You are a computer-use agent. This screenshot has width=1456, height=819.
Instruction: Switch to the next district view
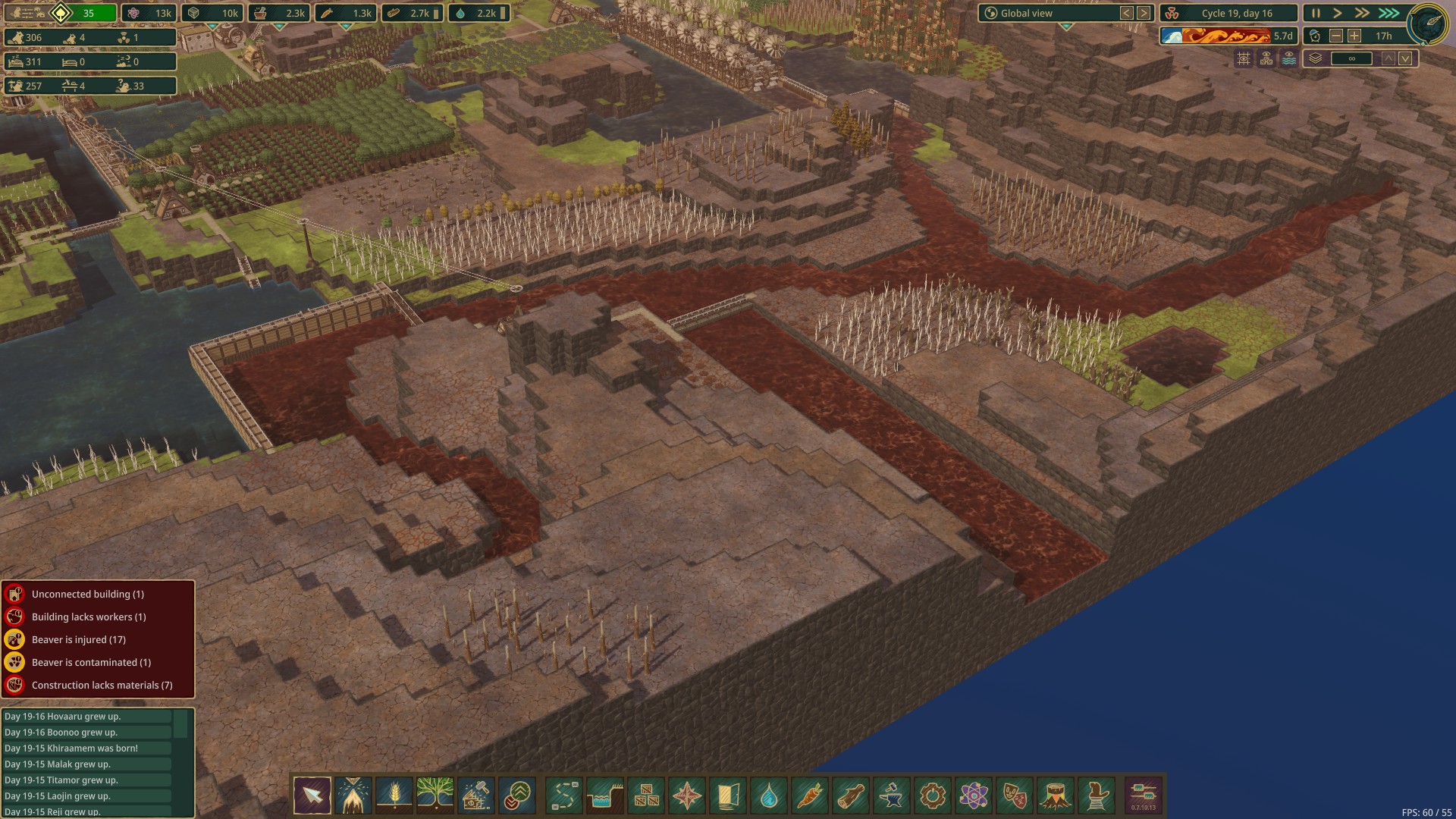(x=1144, y=13)
